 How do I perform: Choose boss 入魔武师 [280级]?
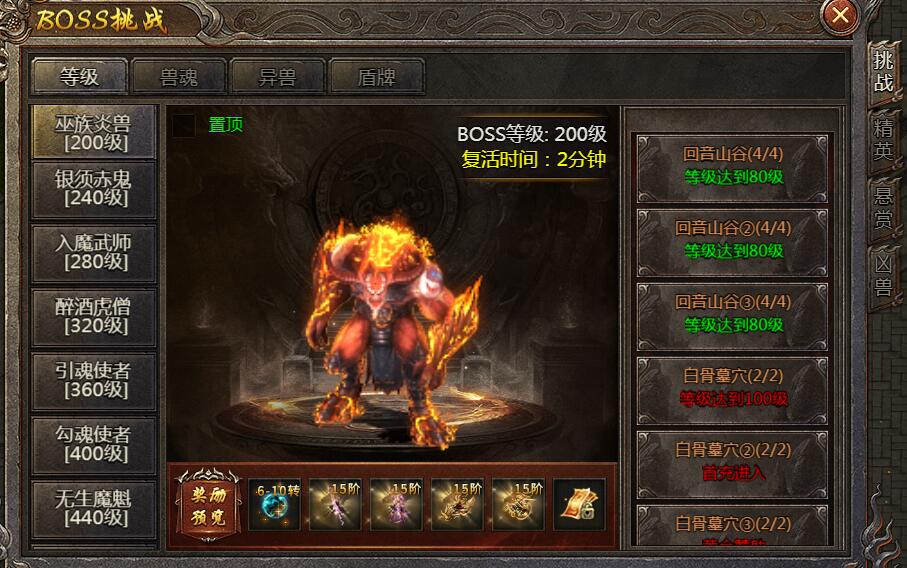(94, 252)
